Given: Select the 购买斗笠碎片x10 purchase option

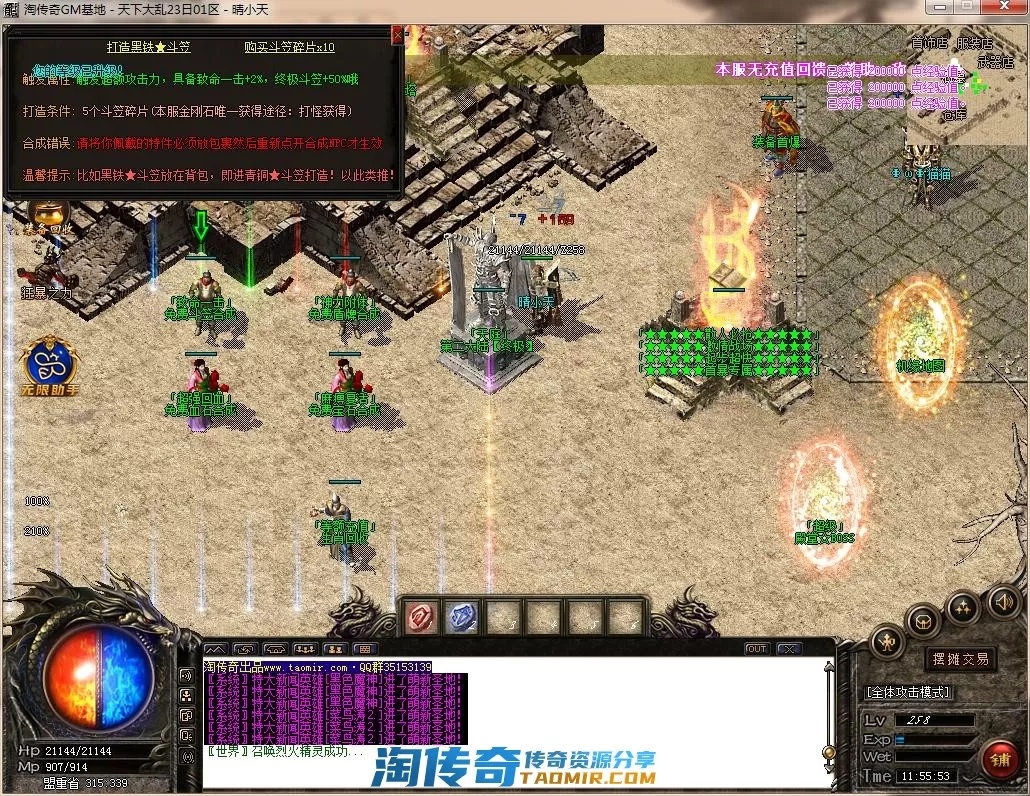Looking at the screenshot, I should pyautogui.click(x=289, y=47).
